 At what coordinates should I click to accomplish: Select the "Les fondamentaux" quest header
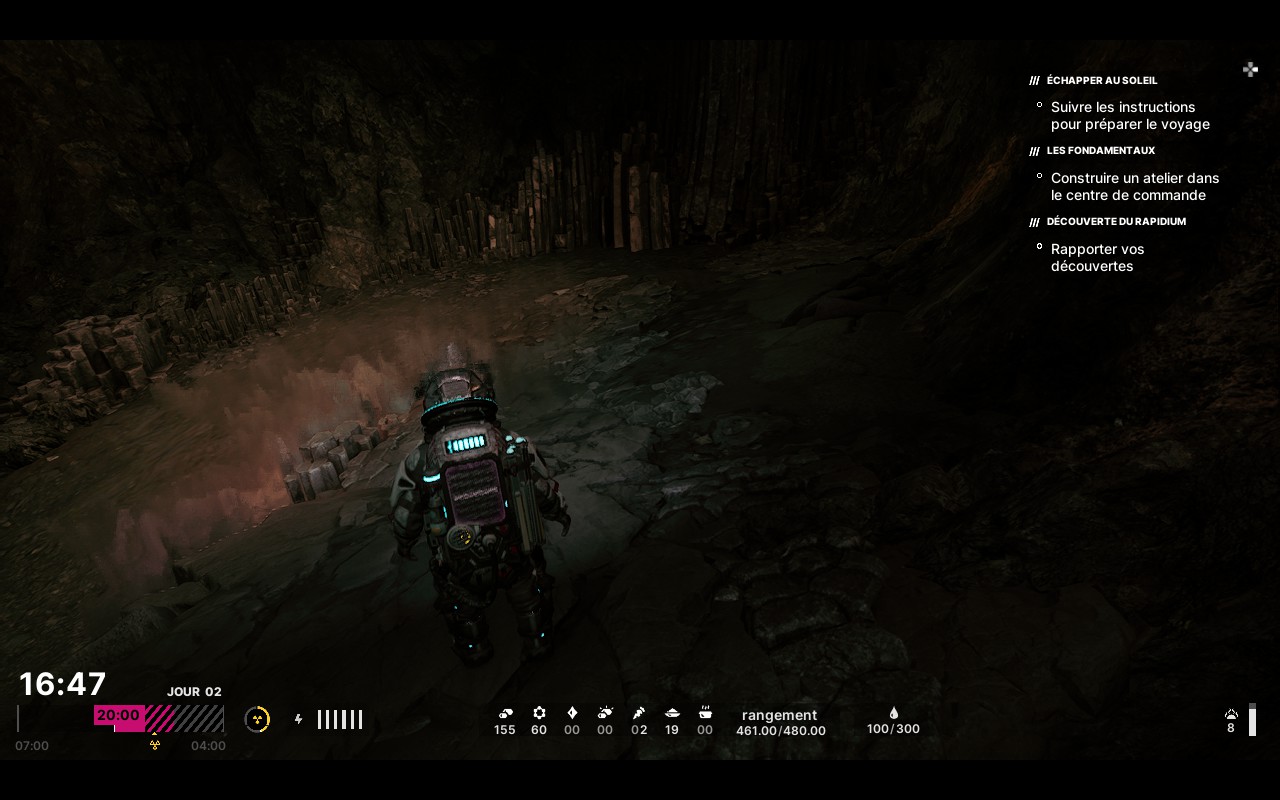1100,151
